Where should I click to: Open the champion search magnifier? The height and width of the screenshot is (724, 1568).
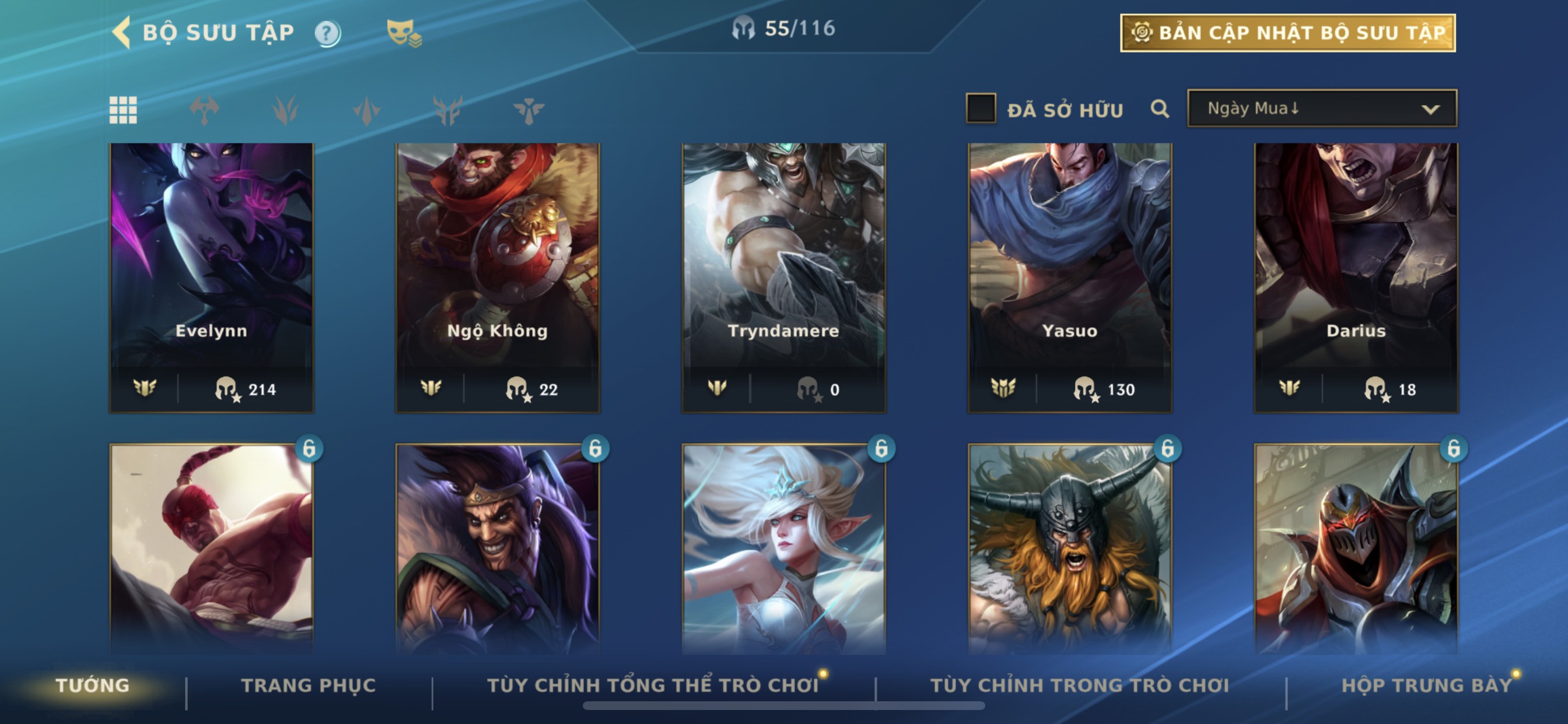(x=1160, y=110)
